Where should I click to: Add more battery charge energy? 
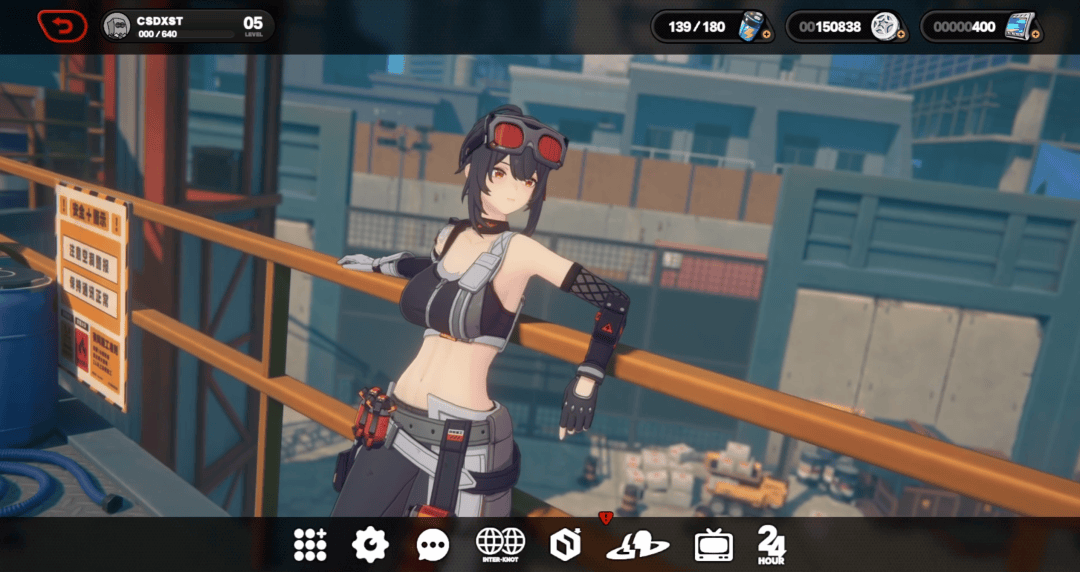click(x=767, y=35)
